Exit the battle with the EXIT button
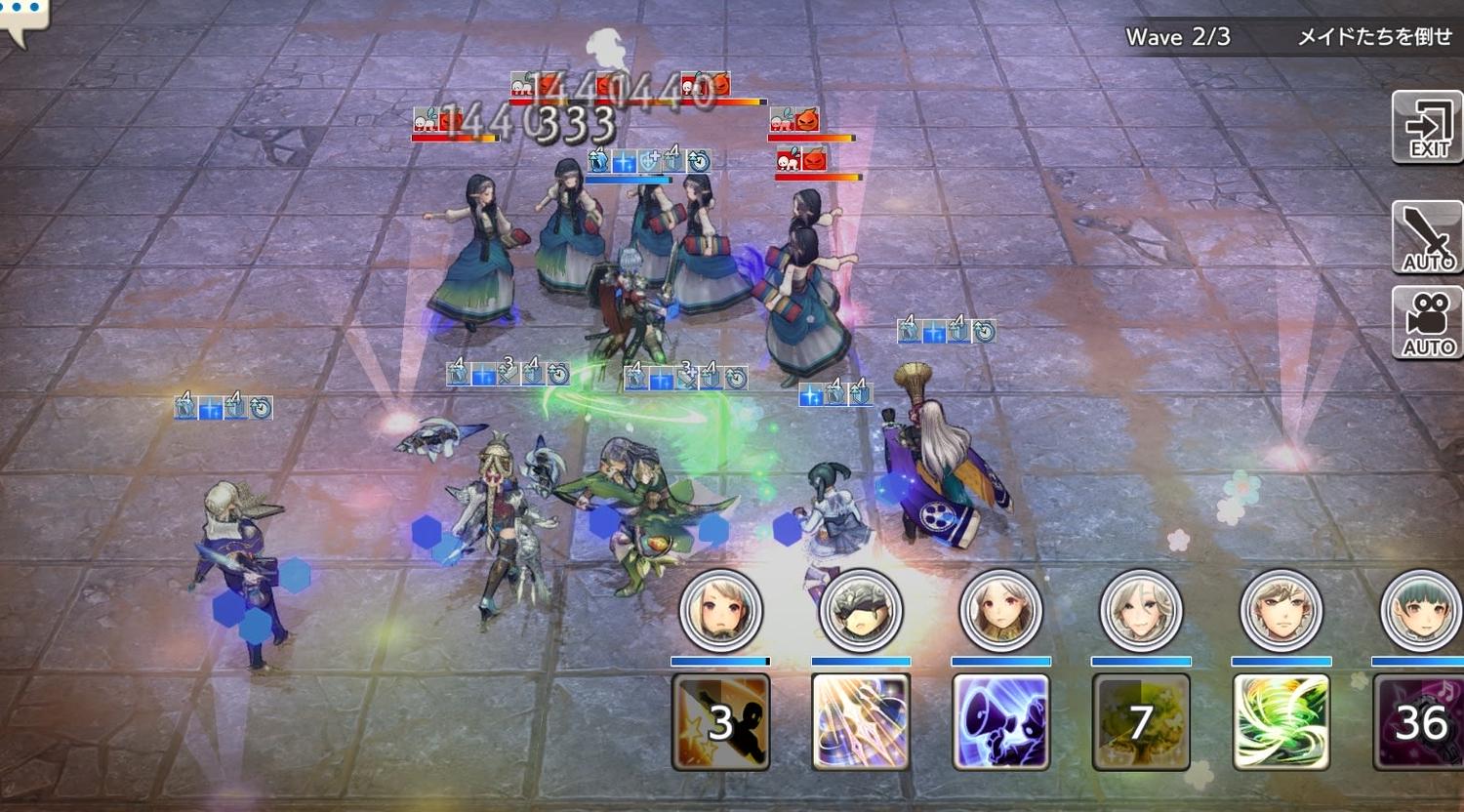 1427,128
